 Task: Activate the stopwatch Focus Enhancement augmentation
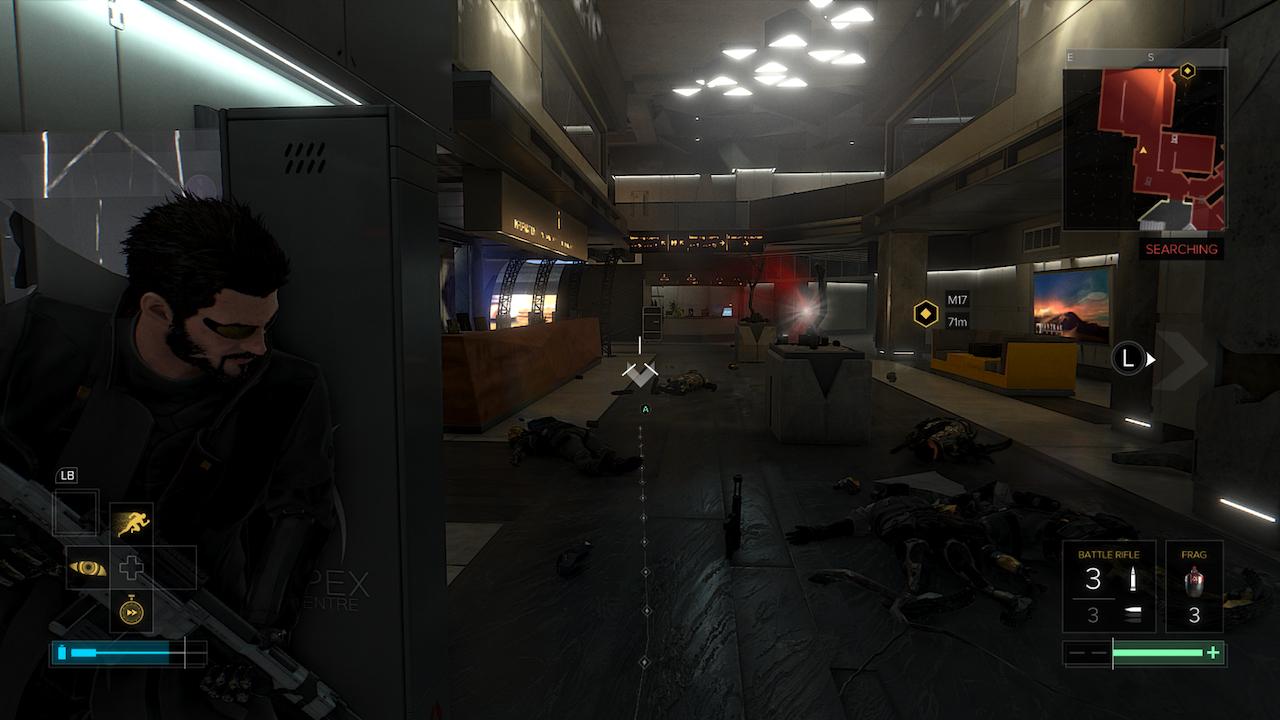click(131, 610)
